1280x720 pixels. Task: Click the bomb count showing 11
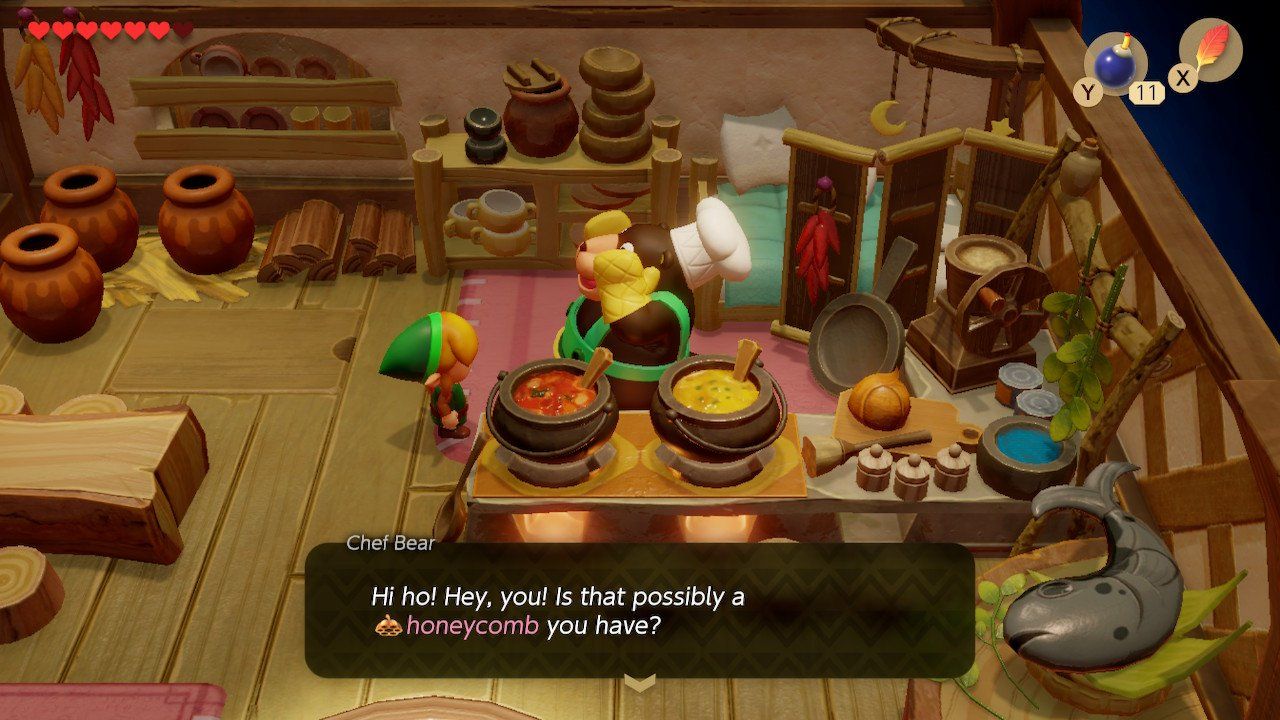click(1148, 93)
